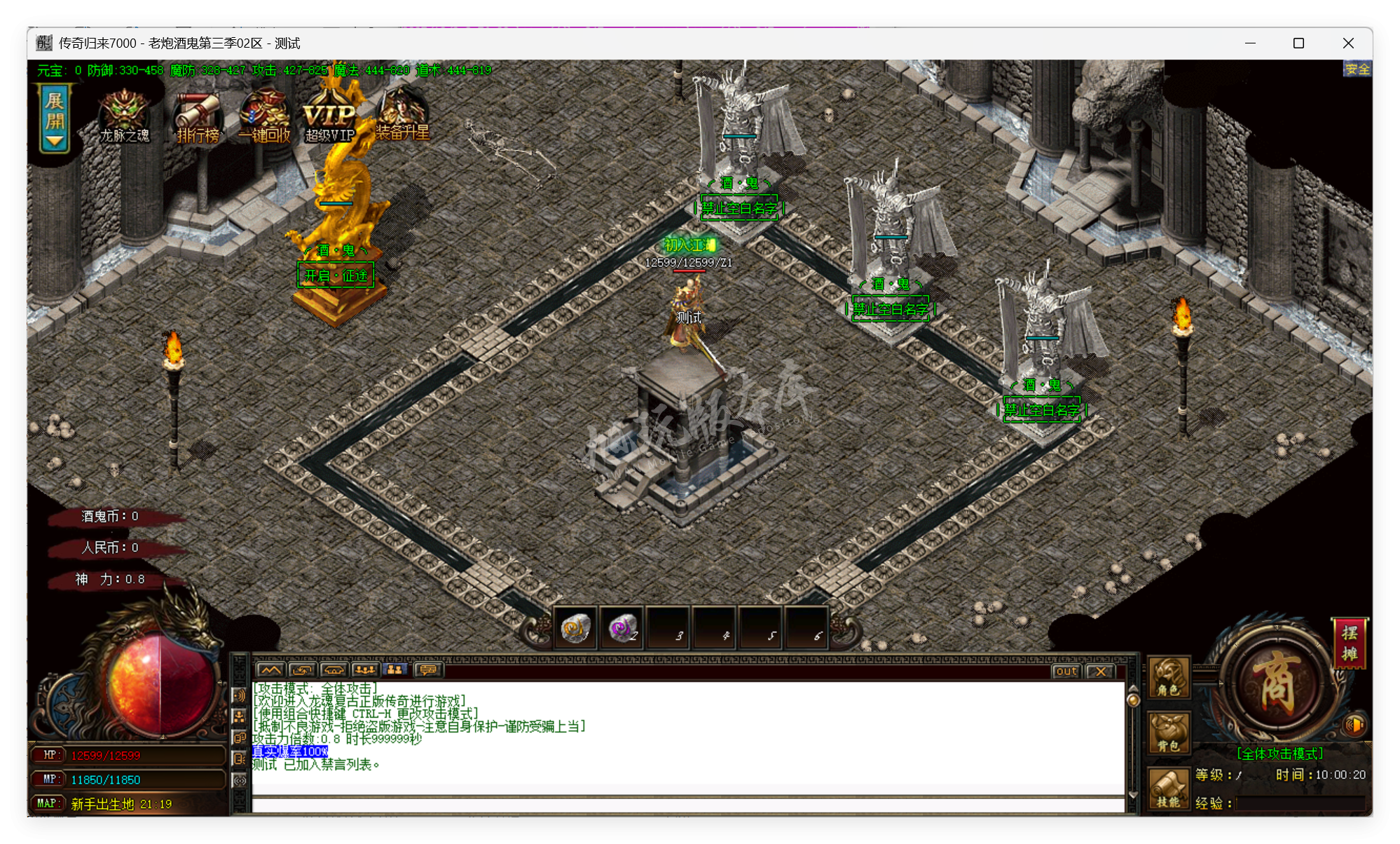Image resolution: width=1400 pixels, height=844 pixels.
Task: Collapse chat using the zigzag arrow icon
Action: coord(272,669)
